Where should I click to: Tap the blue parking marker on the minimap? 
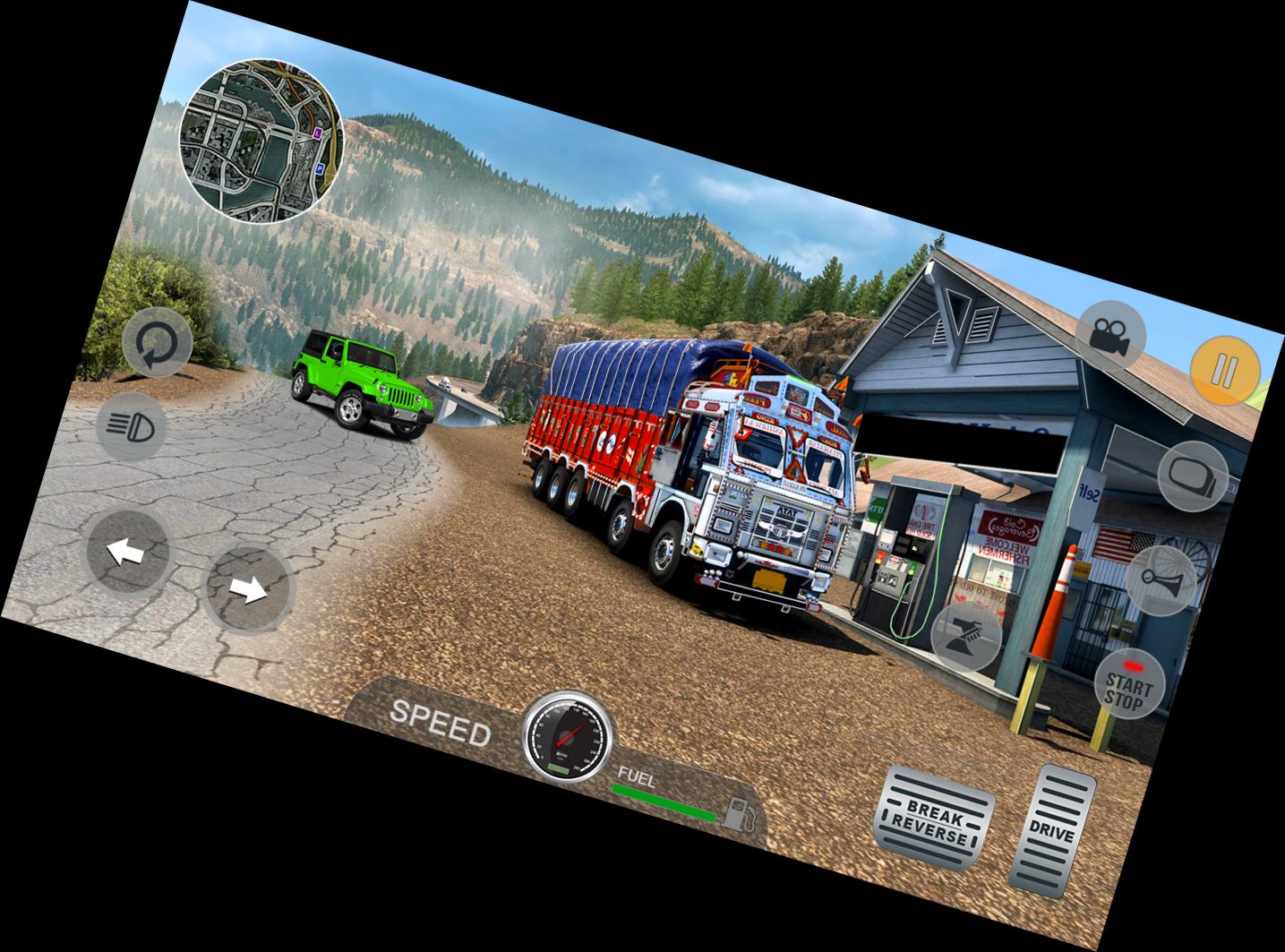(319, 170)
